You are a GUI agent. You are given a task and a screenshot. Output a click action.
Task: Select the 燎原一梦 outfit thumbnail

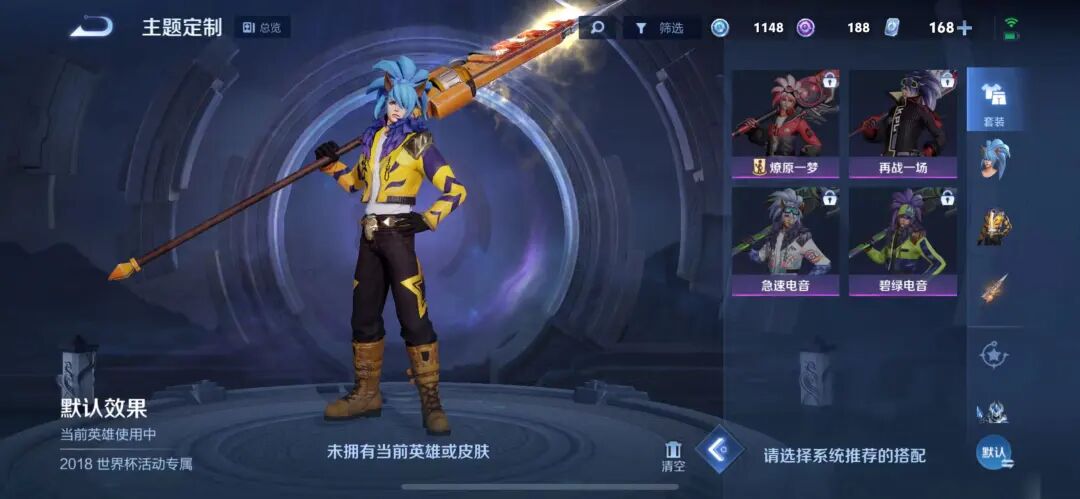785,124
